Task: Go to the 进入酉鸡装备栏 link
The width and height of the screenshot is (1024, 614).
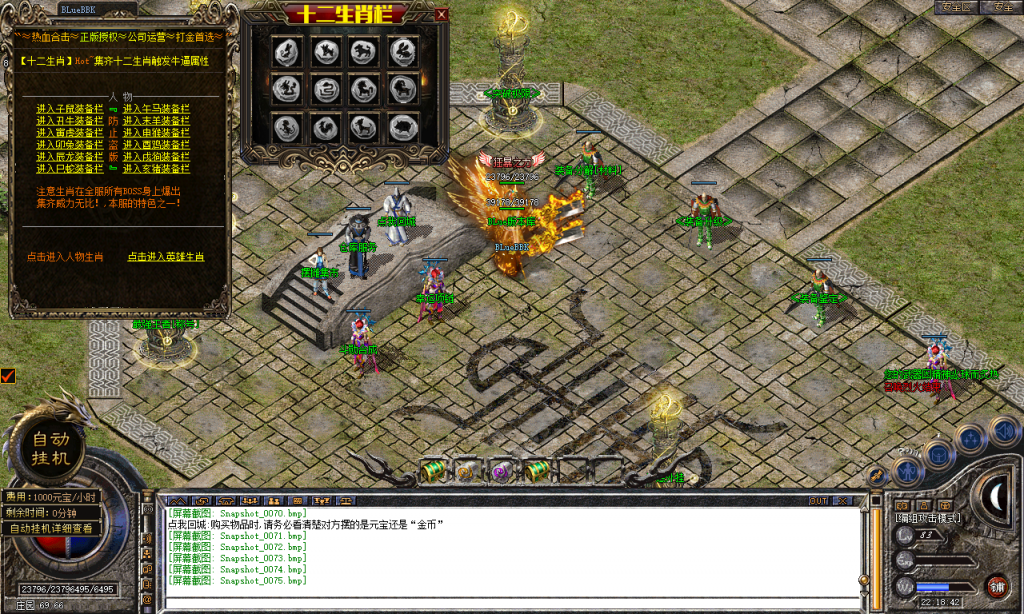Action: [156, 144]
